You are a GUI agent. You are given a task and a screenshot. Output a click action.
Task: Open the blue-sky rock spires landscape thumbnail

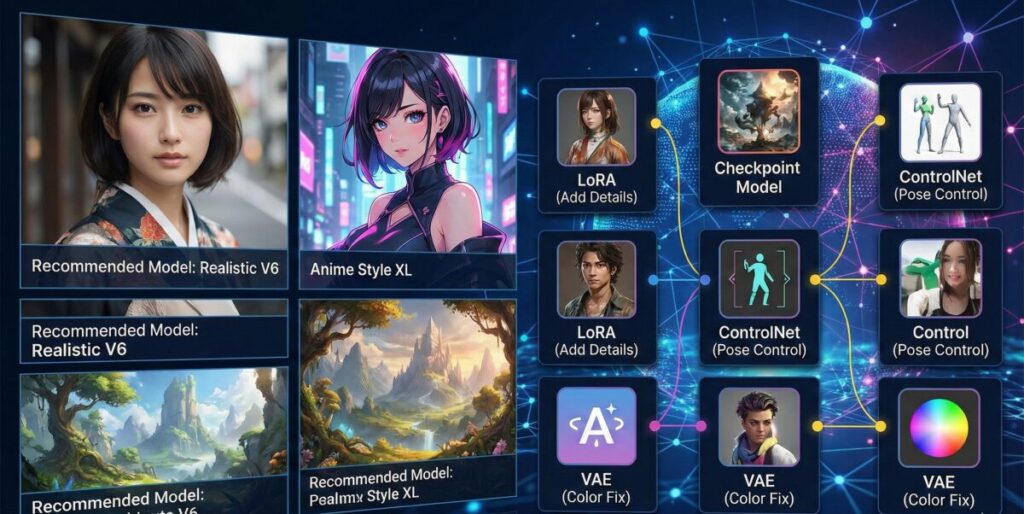153,430
